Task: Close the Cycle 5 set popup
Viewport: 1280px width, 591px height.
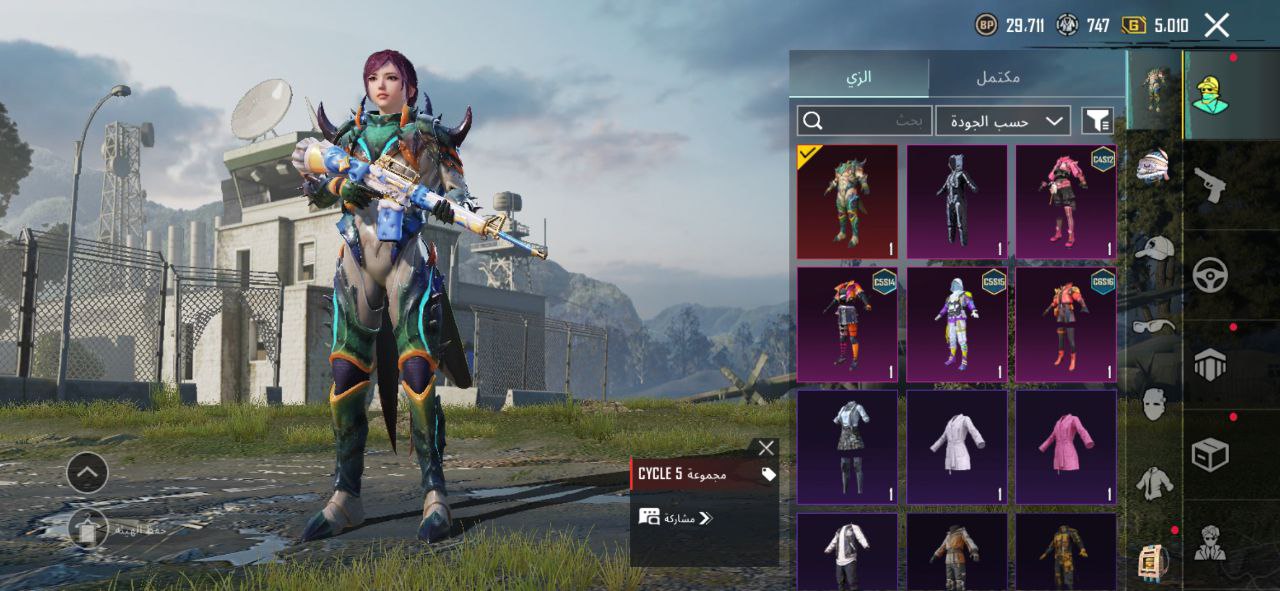Action: [x=766, y=448]
